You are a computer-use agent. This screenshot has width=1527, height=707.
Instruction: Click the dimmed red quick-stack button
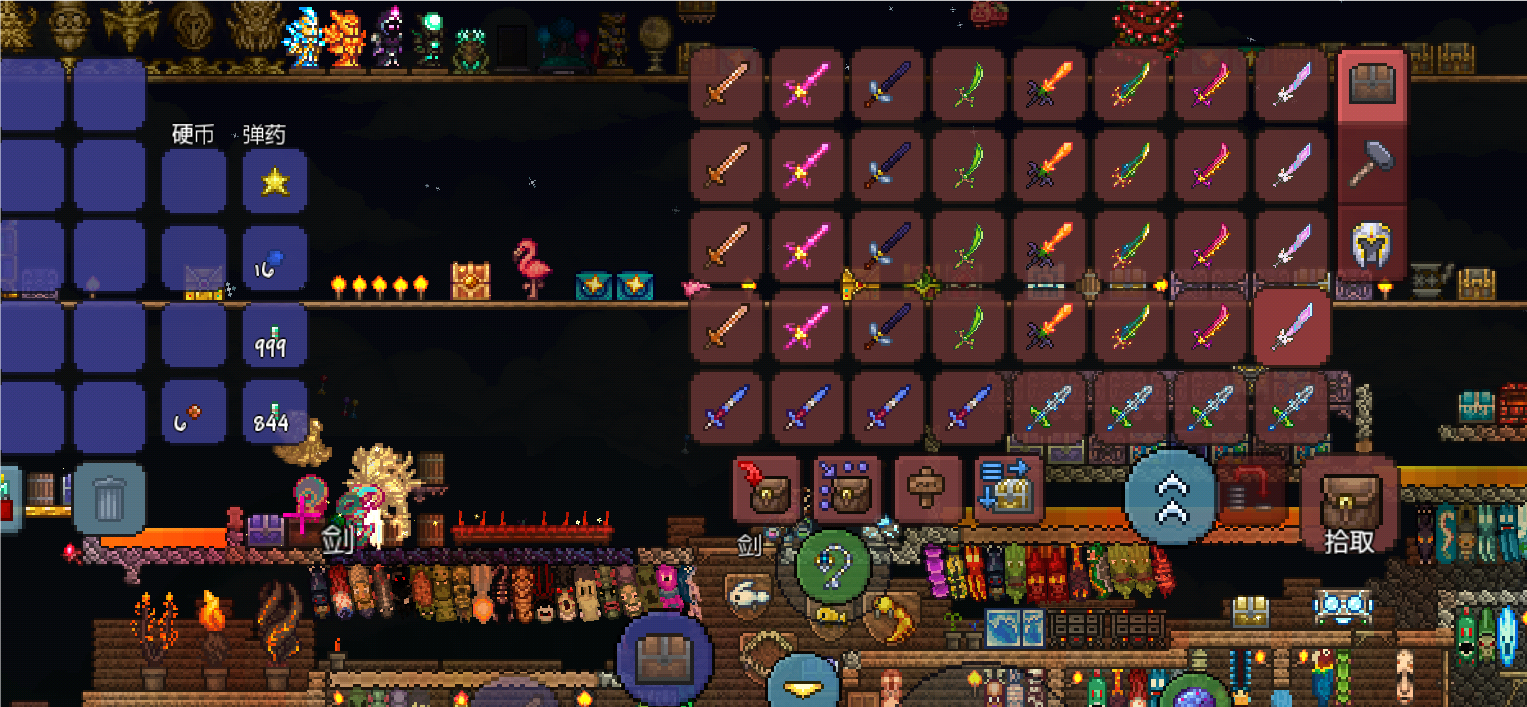tap(1250, 490)
